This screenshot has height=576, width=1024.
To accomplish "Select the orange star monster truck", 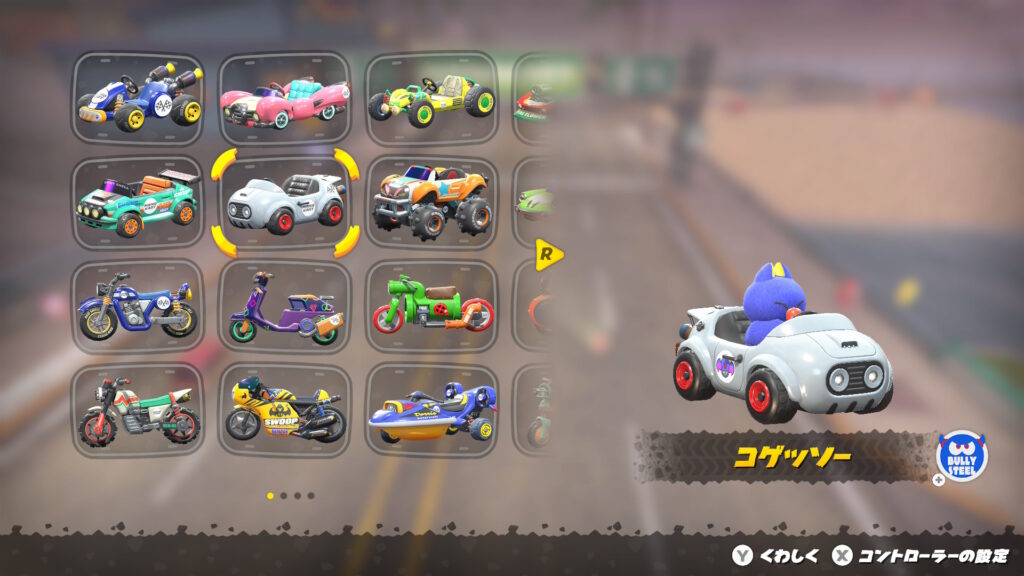I will coord(431,203).
